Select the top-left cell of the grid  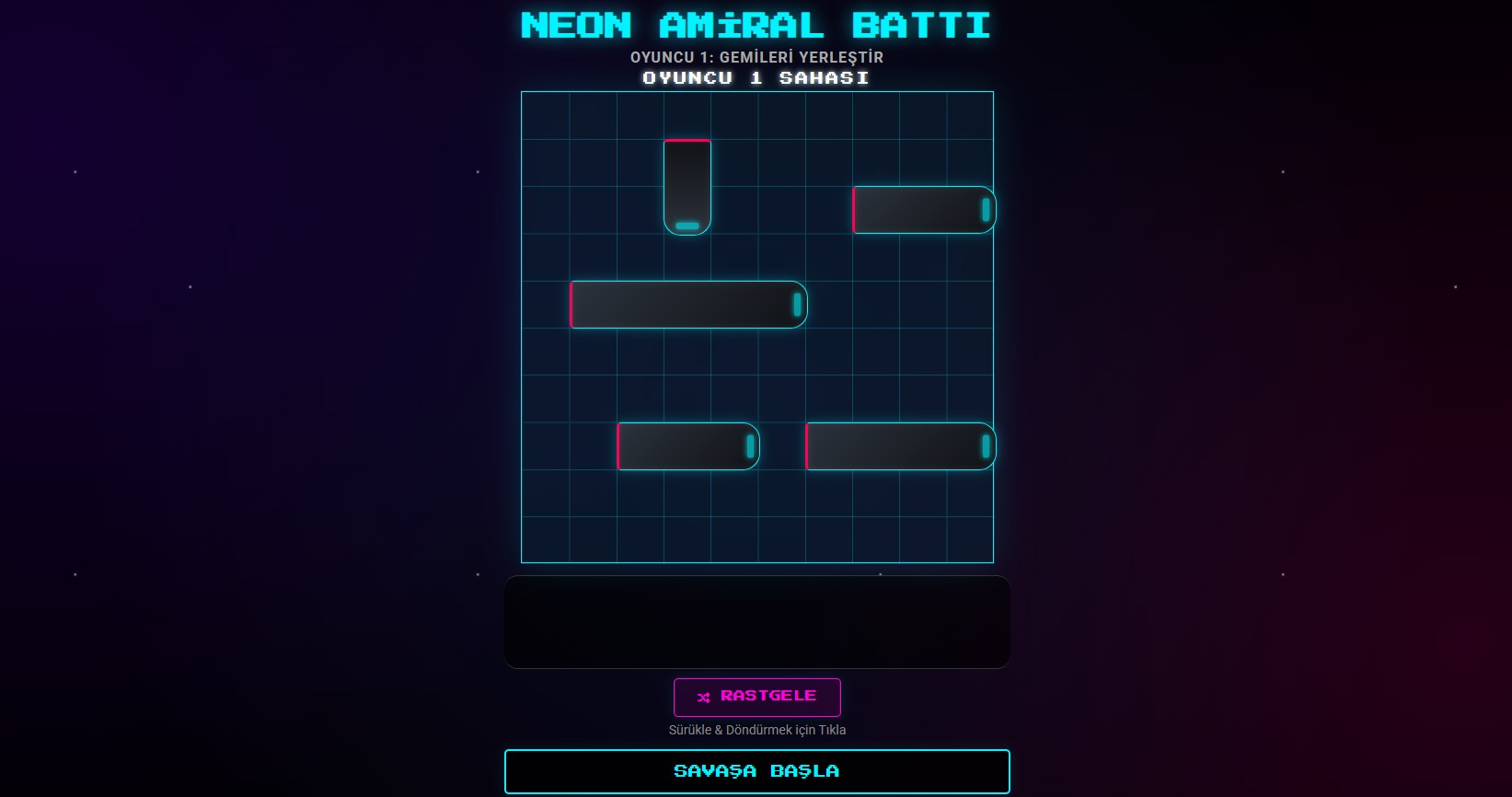tap(546, 114)
